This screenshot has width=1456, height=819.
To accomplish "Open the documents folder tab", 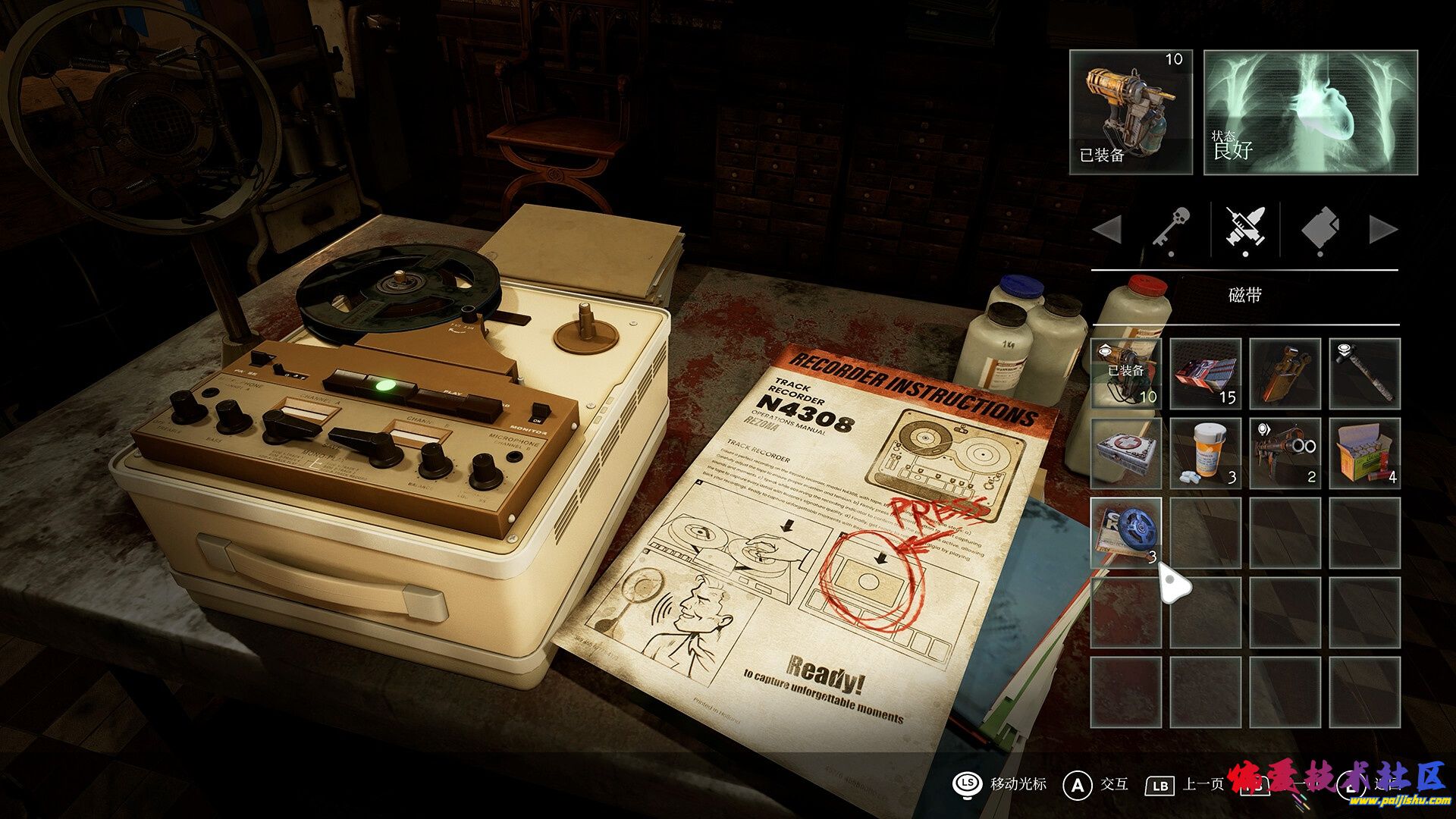I will point(1319,229).
